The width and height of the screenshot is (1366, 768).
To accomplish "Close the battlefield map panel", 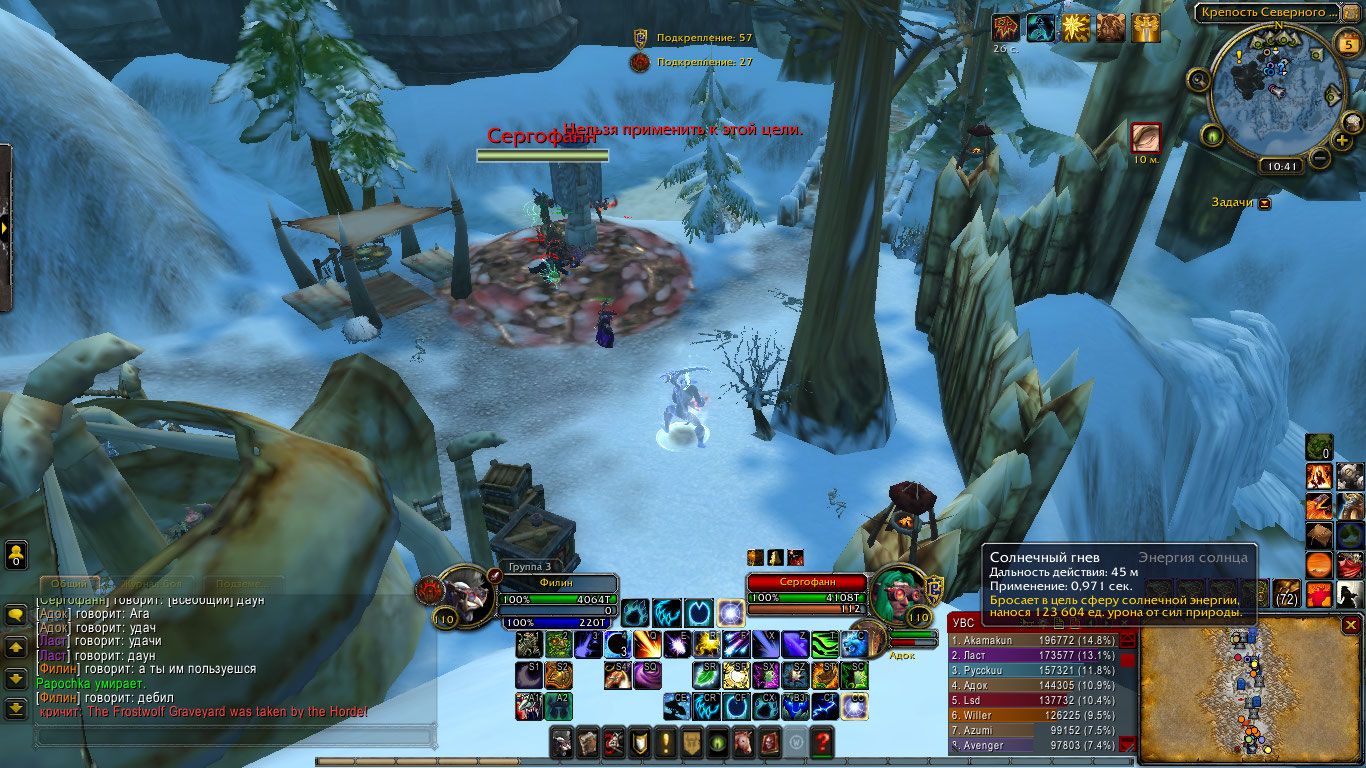I will click(x=1351, y=625).
